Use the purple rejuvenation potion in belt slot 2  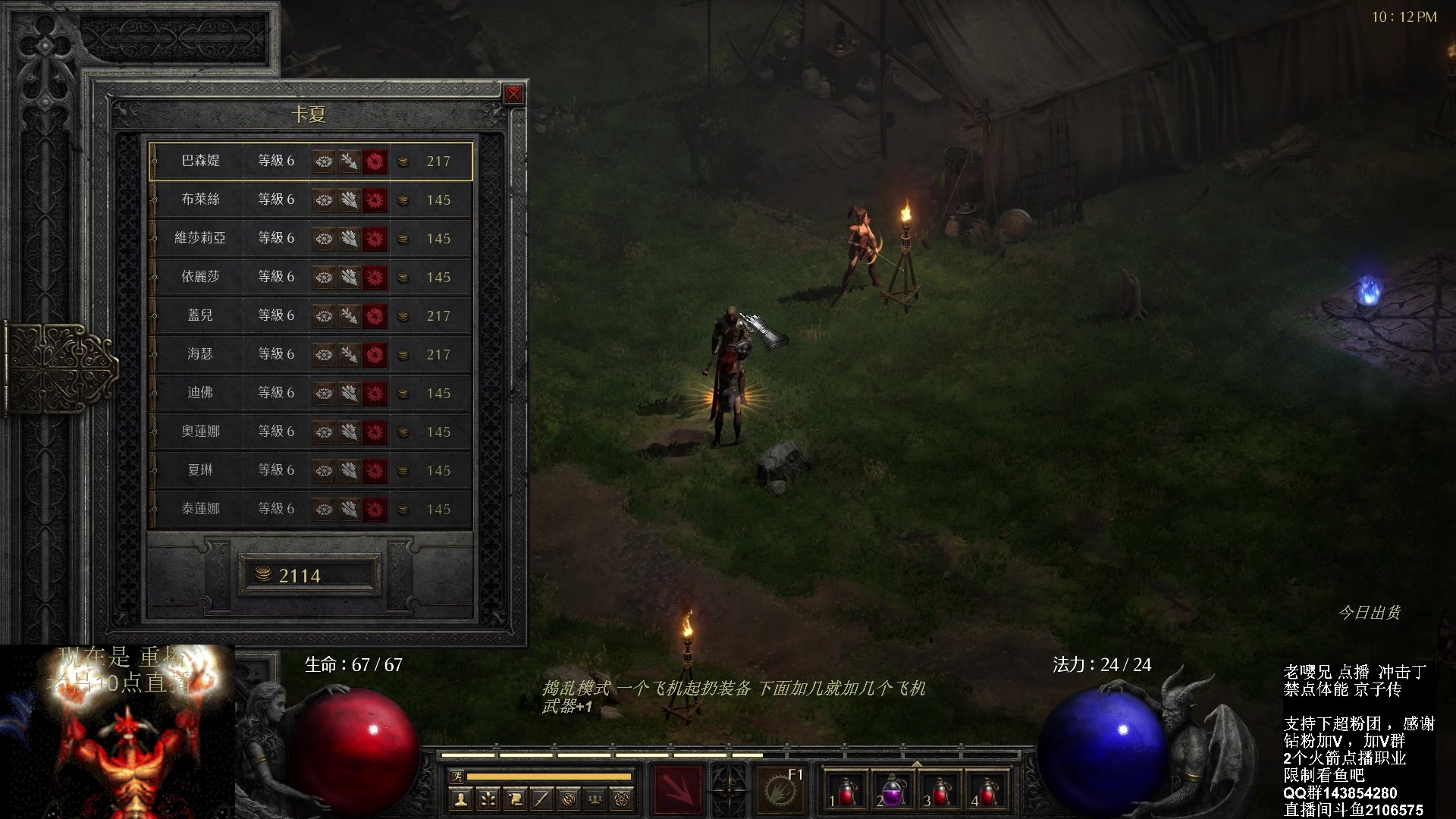[x=893, y=791]
